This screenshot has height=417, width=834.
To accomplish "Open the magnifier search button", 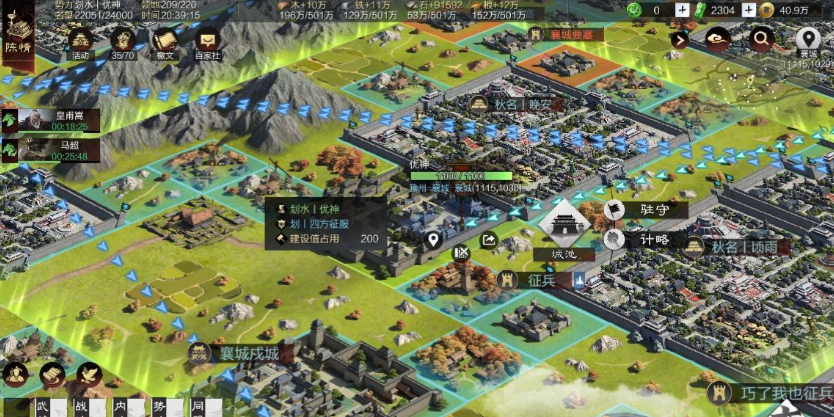I will tap(762, 40).
